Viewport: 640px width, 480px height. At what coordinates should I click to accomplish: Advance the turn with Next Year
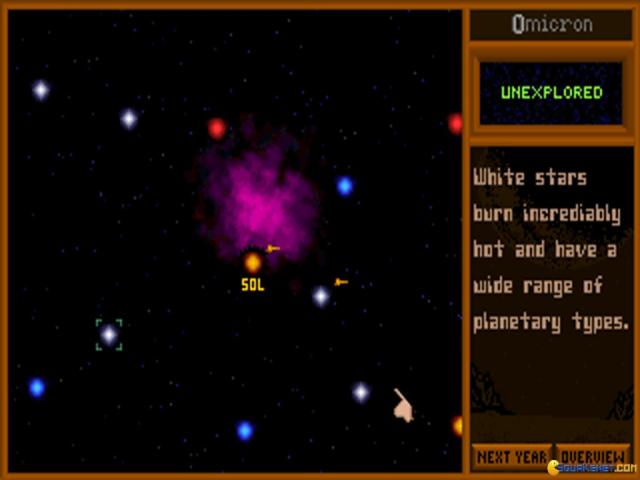click(x=511, y=457)
